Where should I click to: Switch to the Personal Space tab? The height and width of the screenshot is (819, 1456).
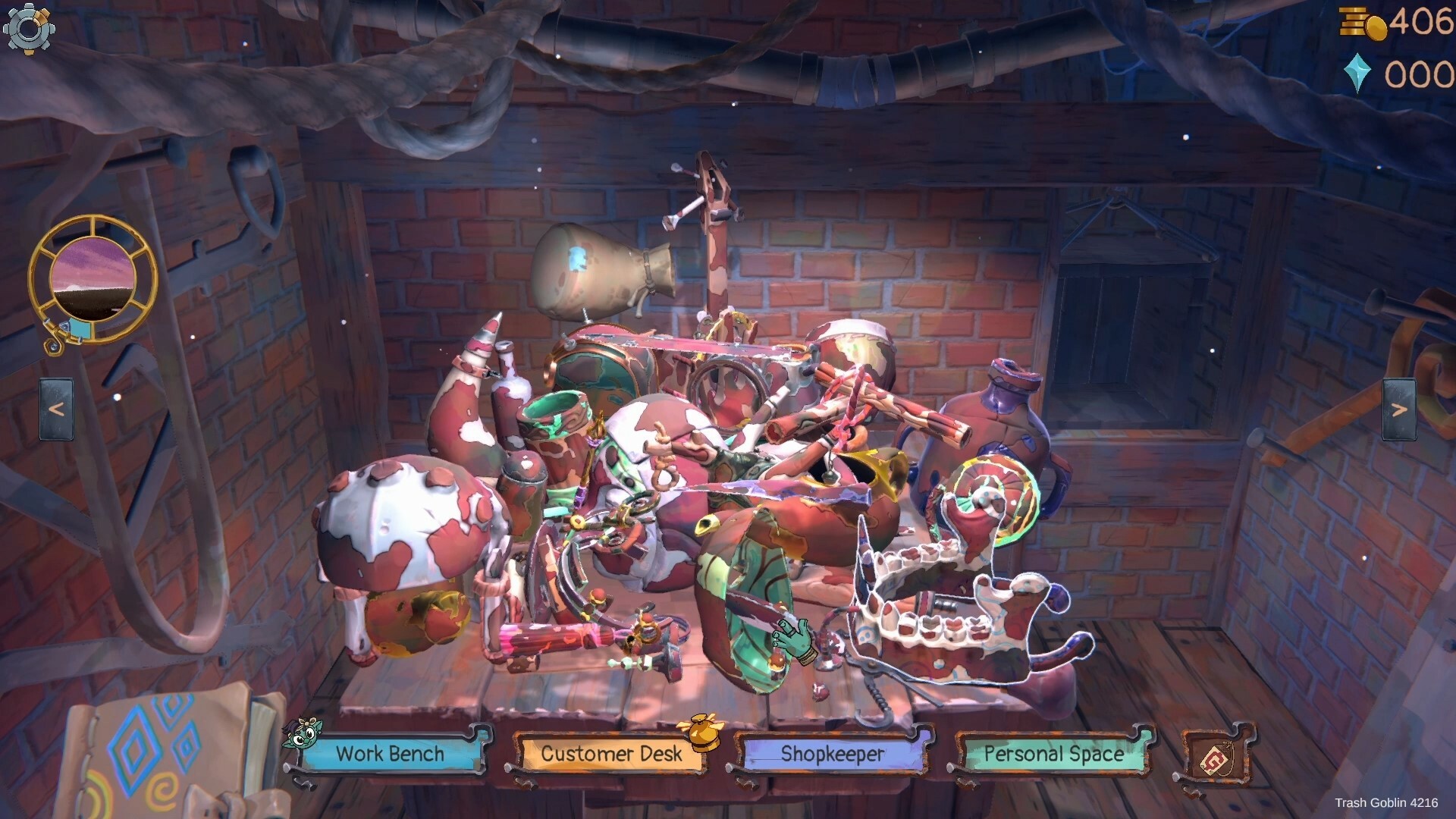[x=1053, y=753]
